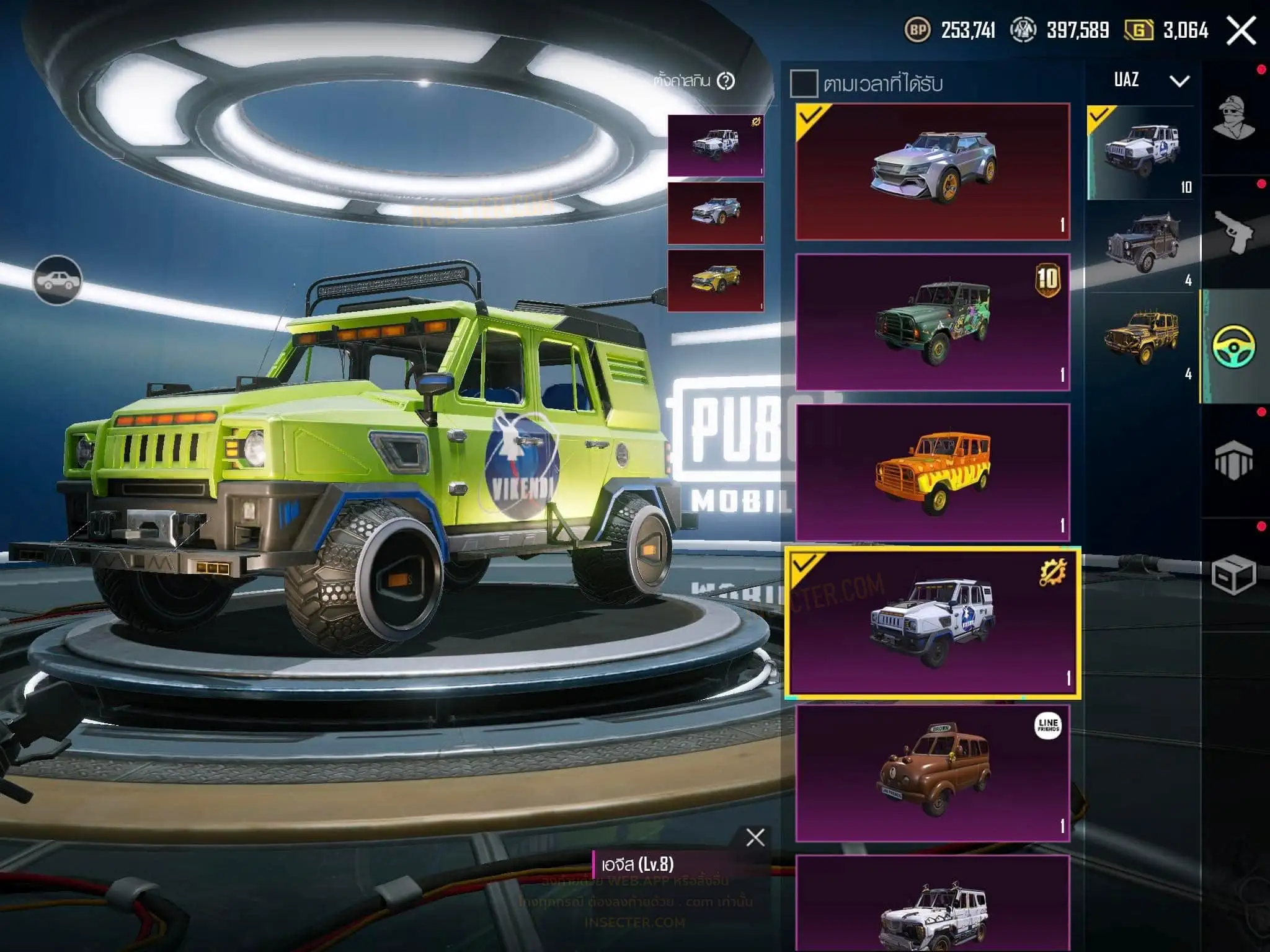Close the vehicle inventory screen
Image resolution: width=1270 pixels, height=952 pixels.
tap(1241, 30)
